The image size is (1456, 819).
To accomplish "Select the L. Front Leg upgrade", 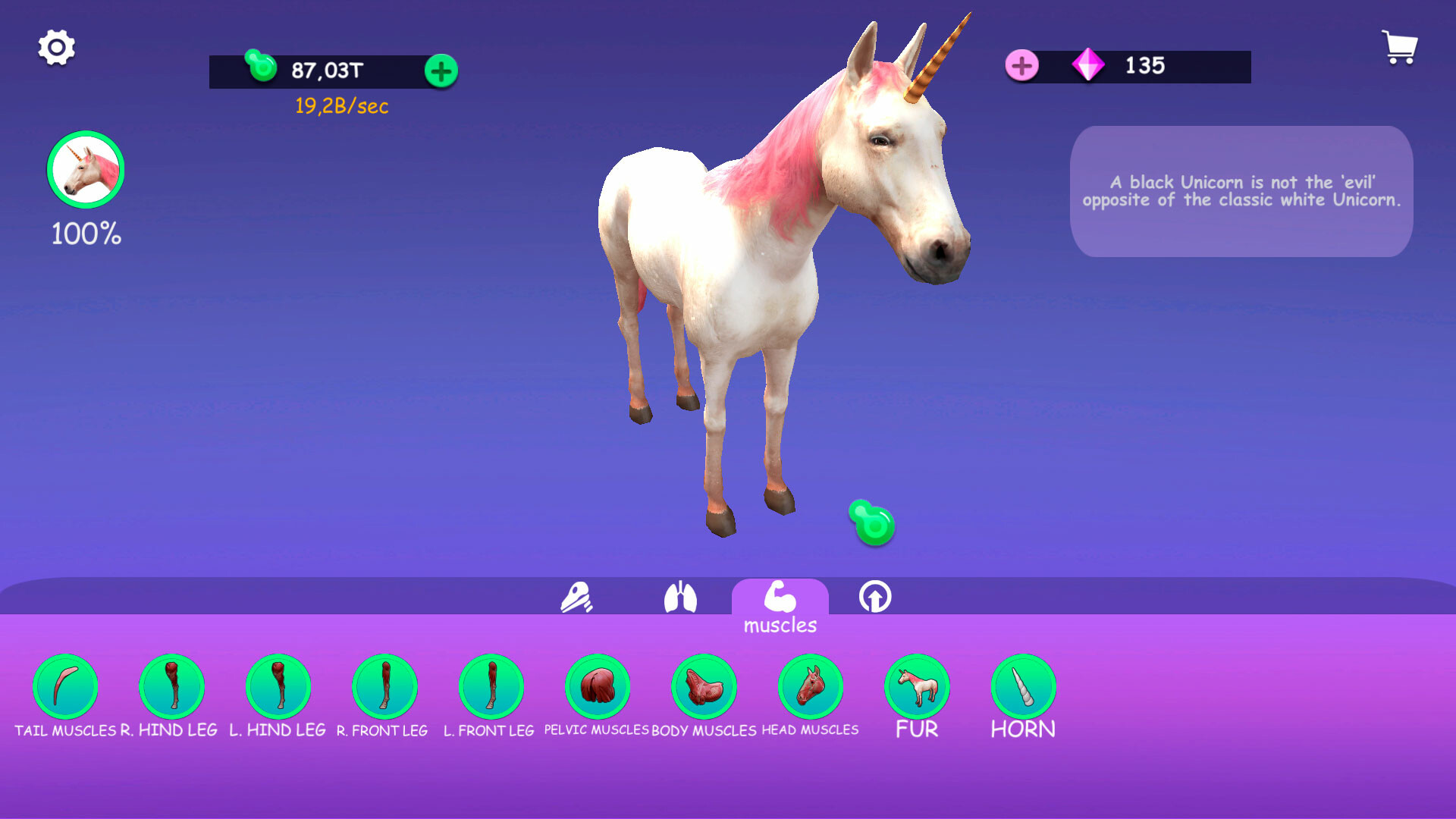I will coord(491,688).
